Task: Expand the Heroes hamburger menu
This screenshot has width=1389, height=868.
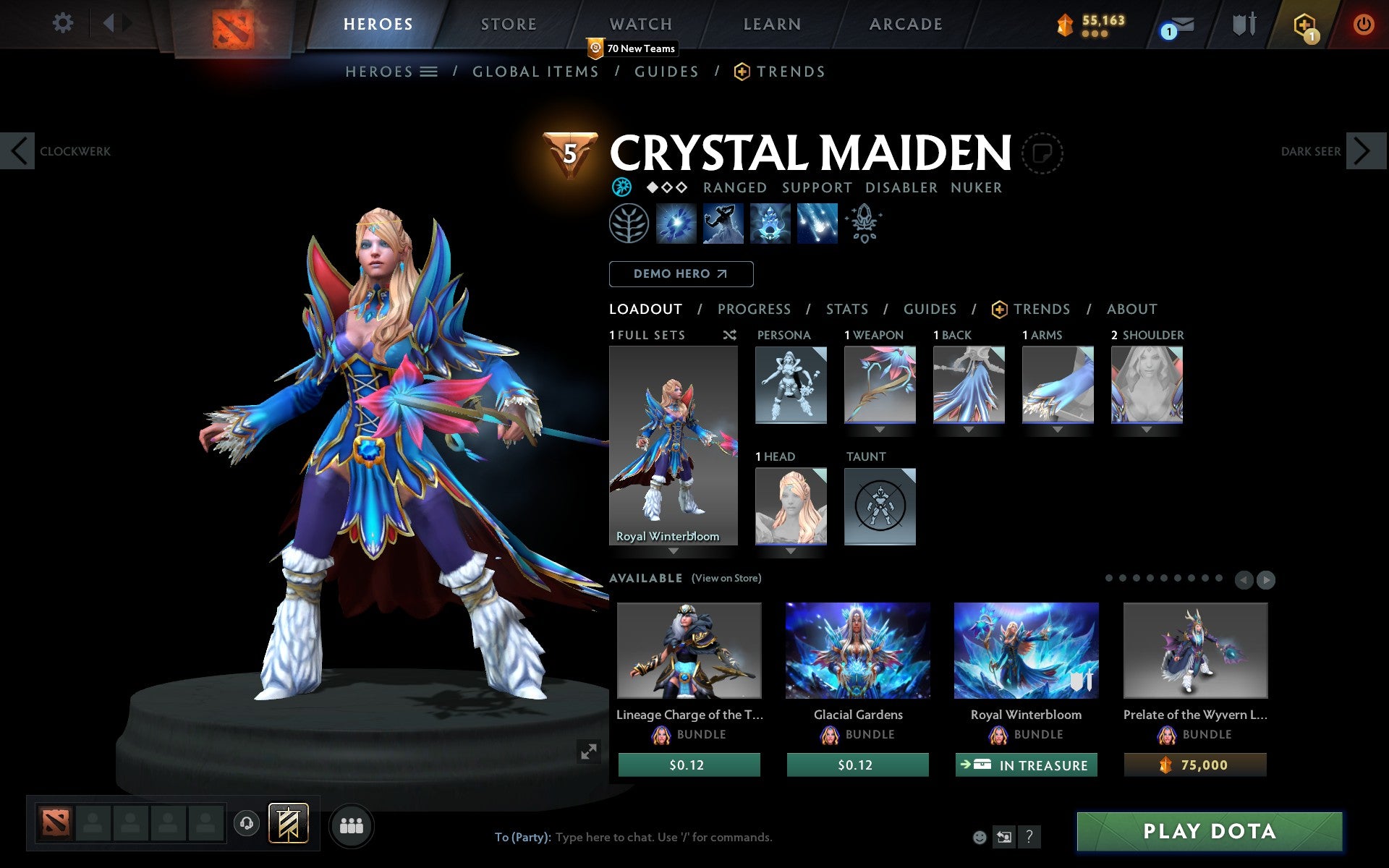Action: (428, 72)
